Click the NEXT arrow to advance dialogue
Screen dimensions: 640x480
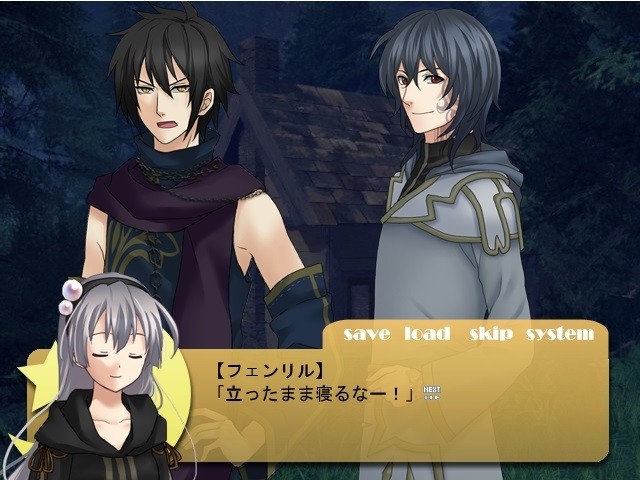[x=432, y=392]
